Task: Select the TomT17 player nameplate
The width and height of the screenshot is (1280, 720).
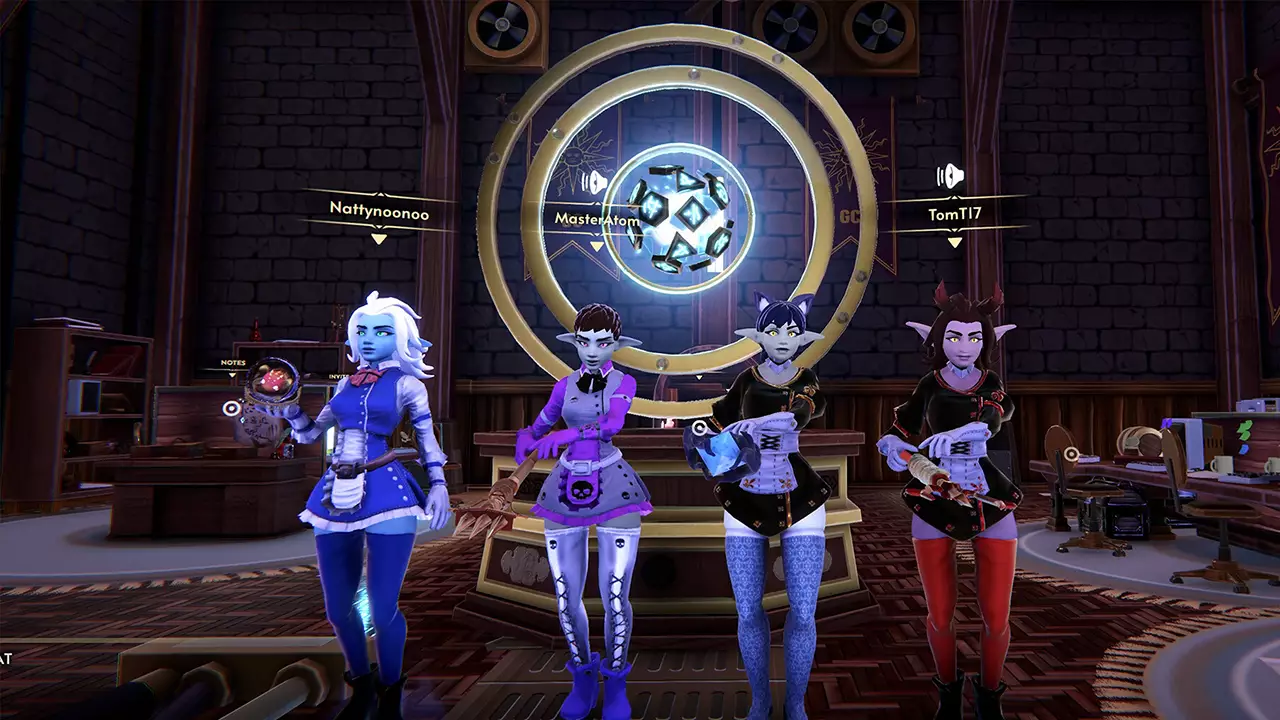Action: [x=954, y=213]
